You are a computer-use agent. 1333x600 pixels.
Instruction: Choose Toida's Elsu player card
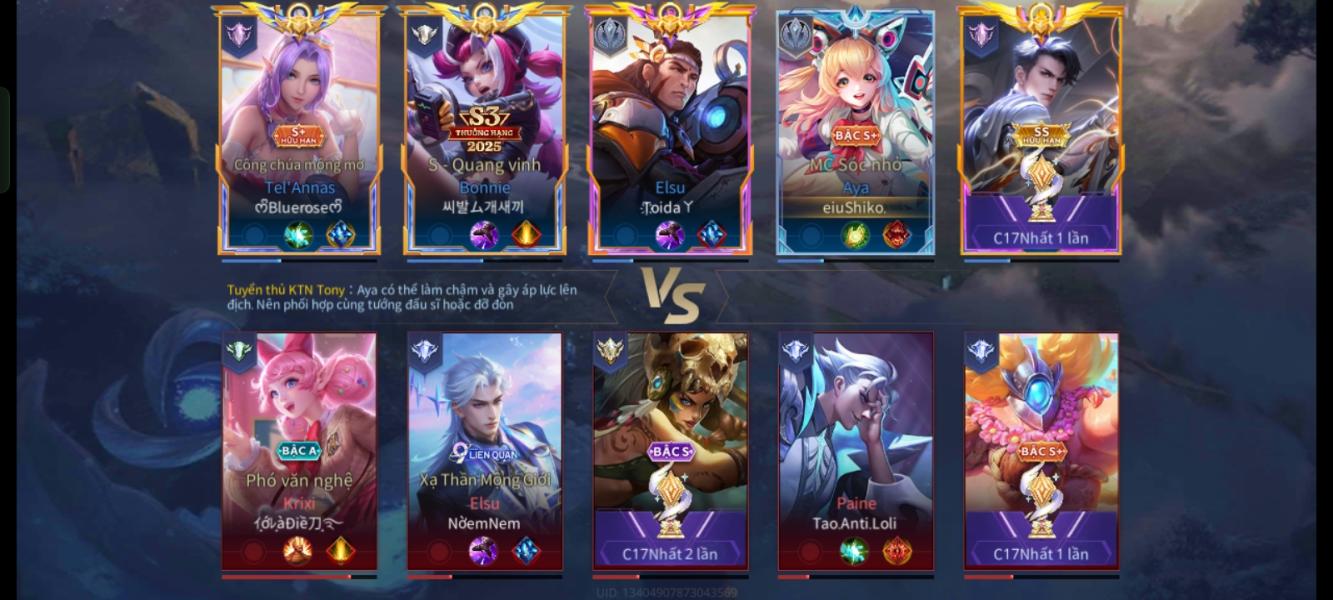(670, 130)
